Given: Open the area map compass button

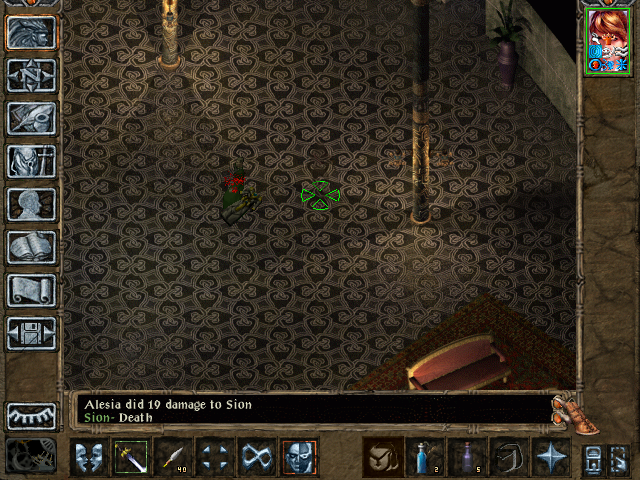Looking at the screenshot, I should 31,75.
